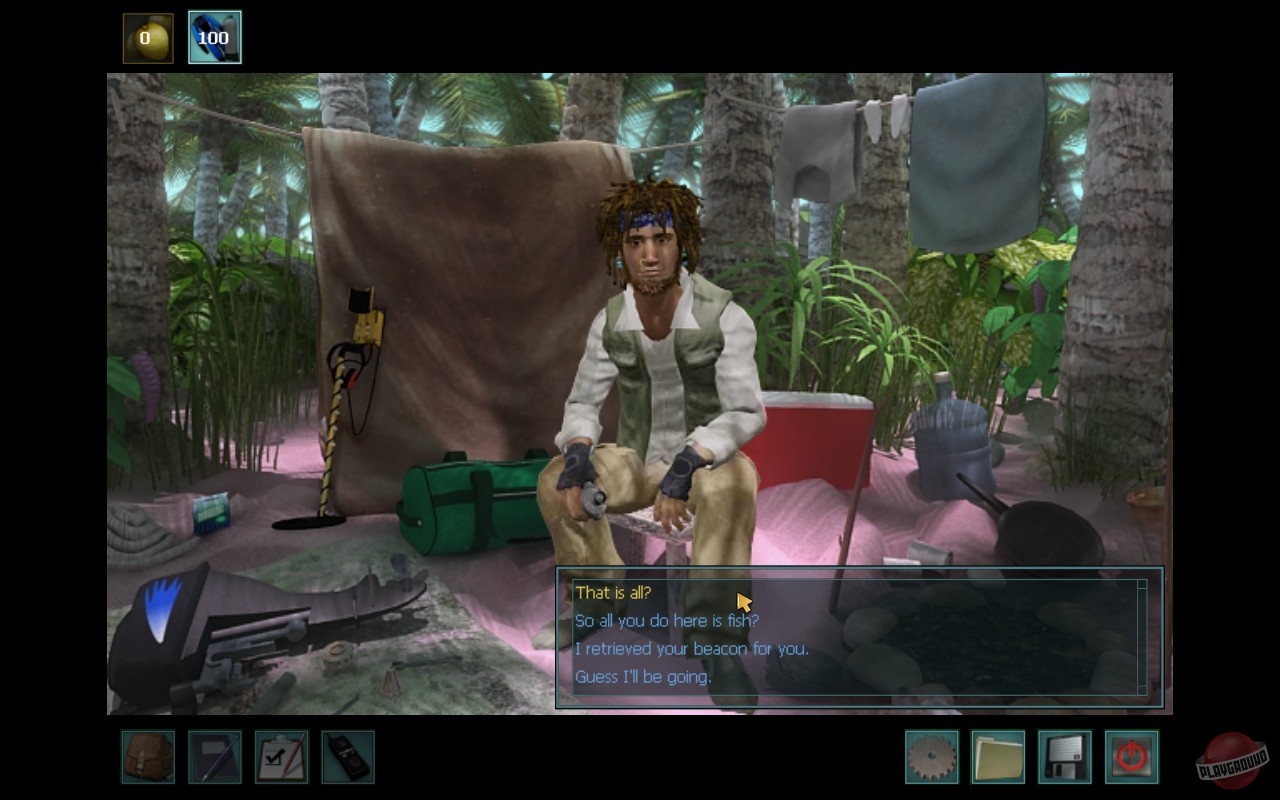Open the cell phone
The height and width of the screenshot is (800, 1280).
pyautogui.click(x=347, y=757)
